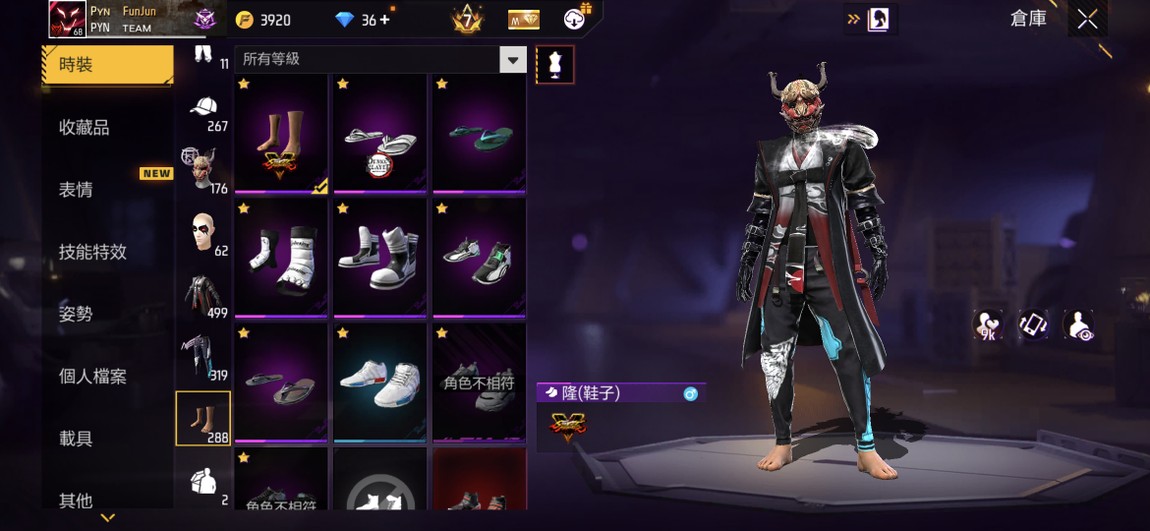Close the vault screen with the X
This screenshot has width=1150, height=531.
coord(1087,19)
